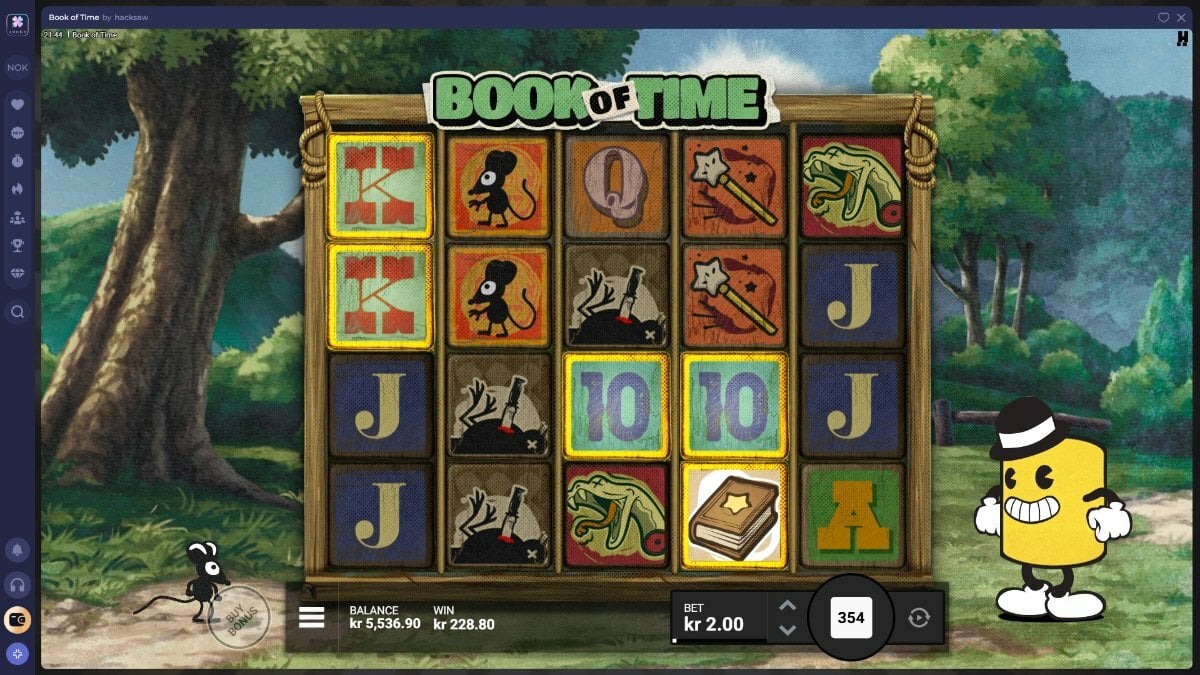
Task: Show notifications with the bell icon
Action: 17,550
